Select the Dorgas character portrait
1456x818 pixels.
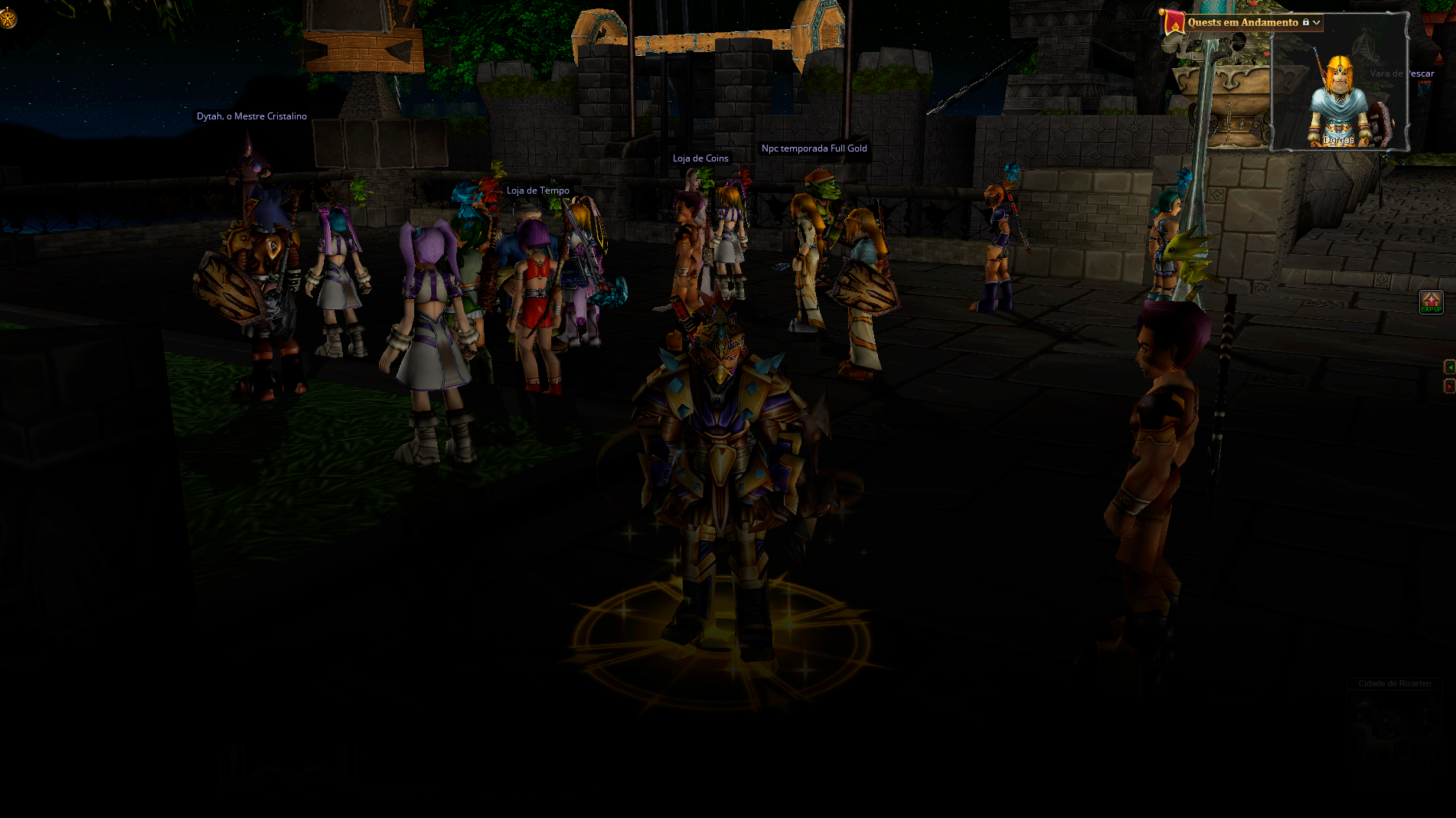click(1338, 100)
